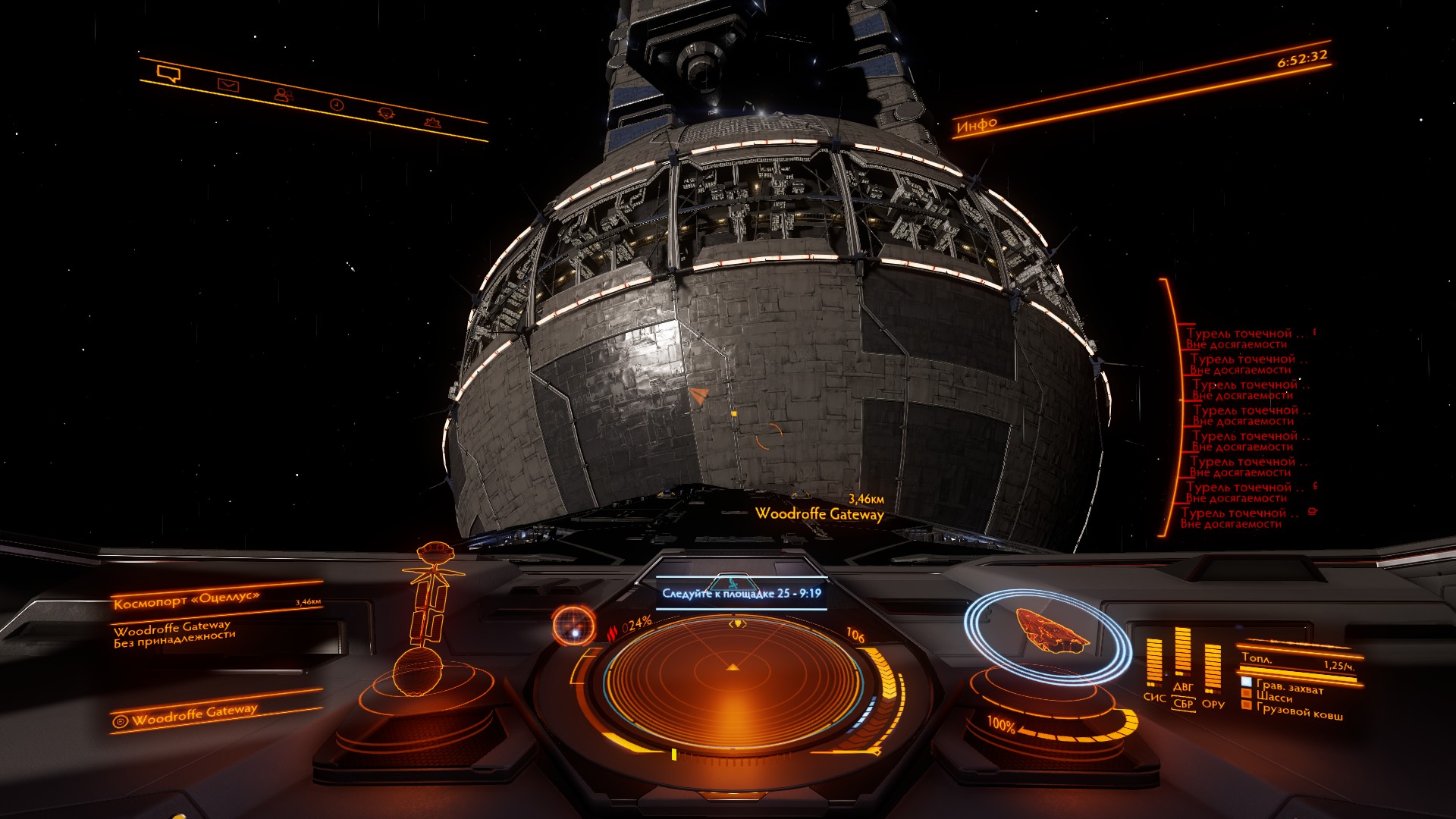Image resolution: width=1456 pixels, height=819 pixels.
Task: Select СИС power distributor label
Action: coord(1154,697)
